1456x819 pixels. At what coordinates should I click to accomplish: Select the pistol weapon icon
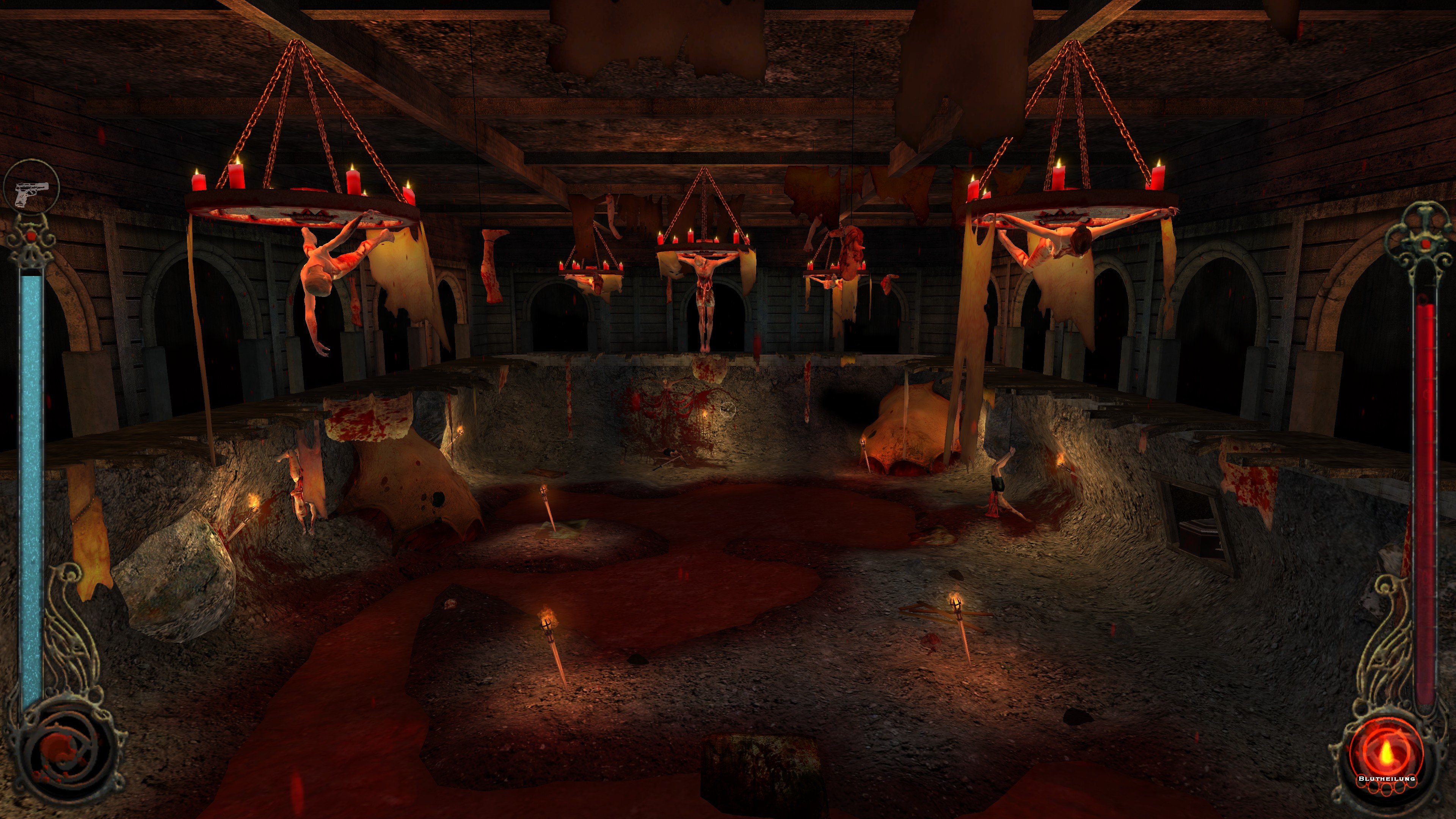point(31,195)
